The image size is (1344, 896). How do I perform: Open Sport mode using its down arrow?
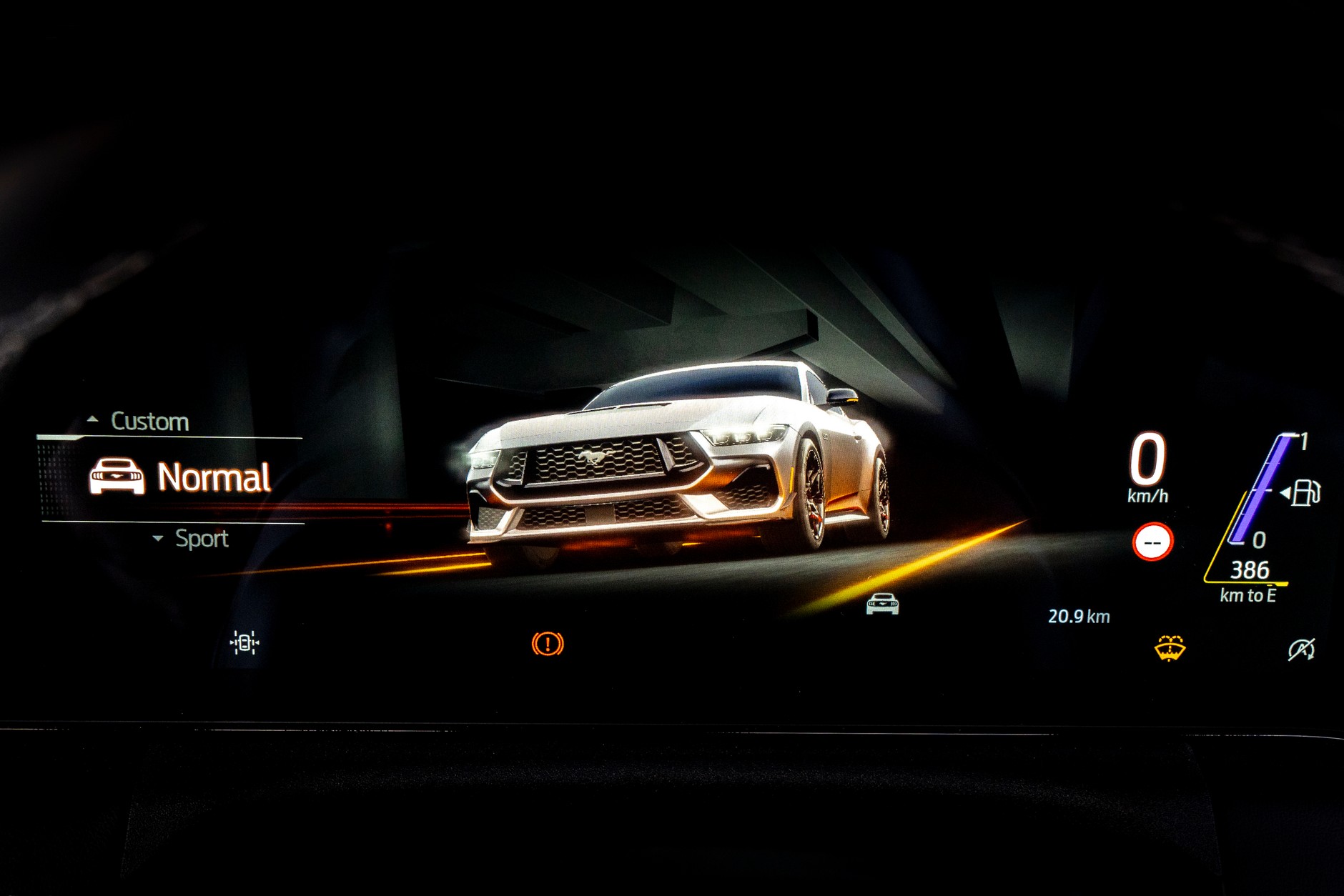pyautogui.click(x=157, y=539)
